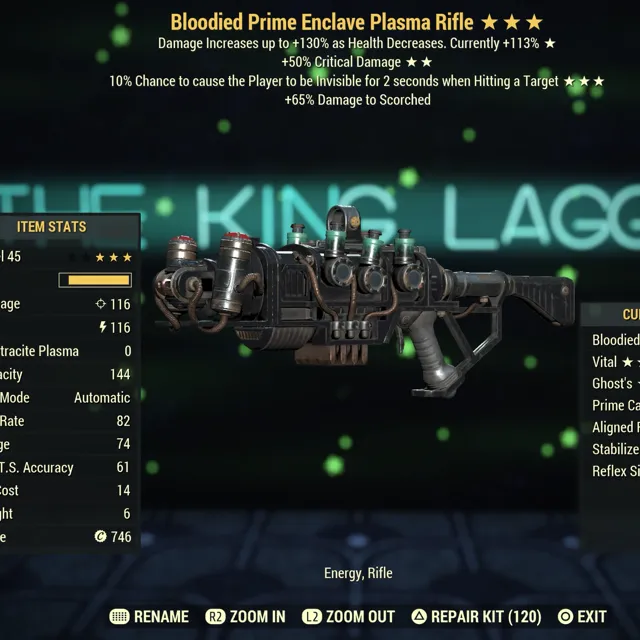The width and height of the screenshot is (640, 640).
Task: Select the Rename option
Action: tap(148, 617)
